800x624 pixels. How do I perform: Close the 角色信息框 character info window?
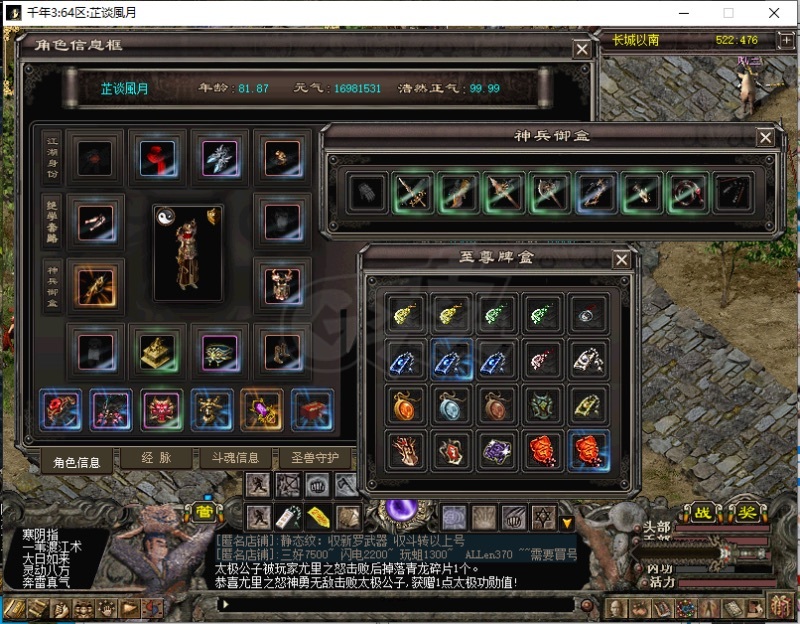click(581, 49)
